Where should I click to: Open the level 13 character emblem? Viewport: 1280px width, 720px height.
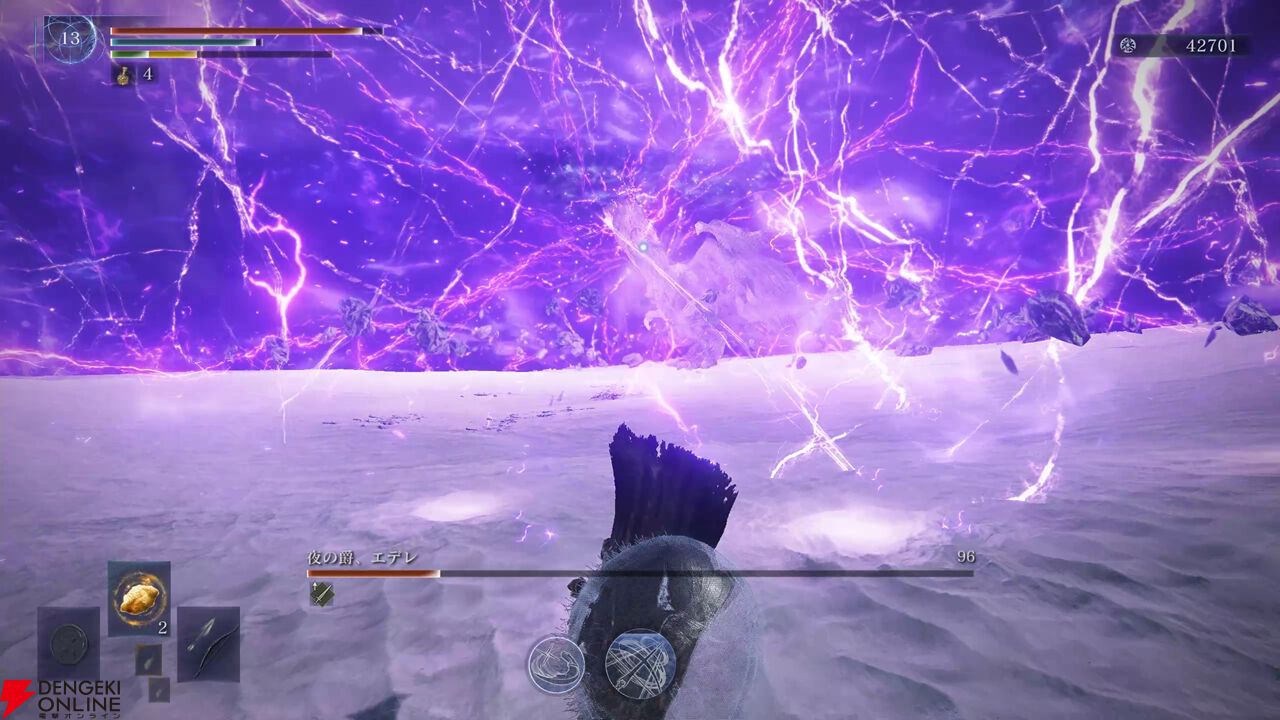pyautogui.click(x=70, y=40)
